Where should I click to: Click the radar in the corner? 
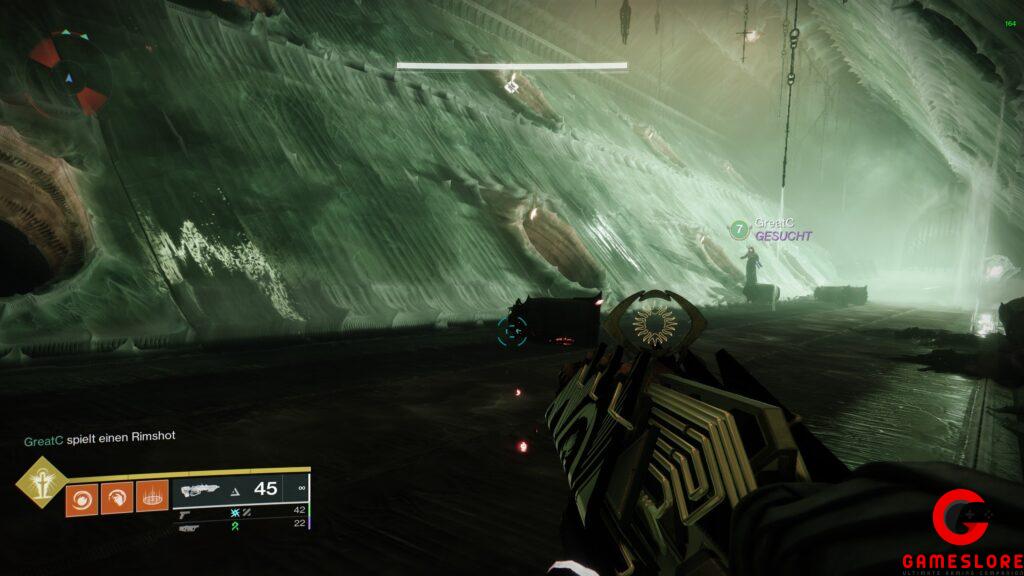68,71
